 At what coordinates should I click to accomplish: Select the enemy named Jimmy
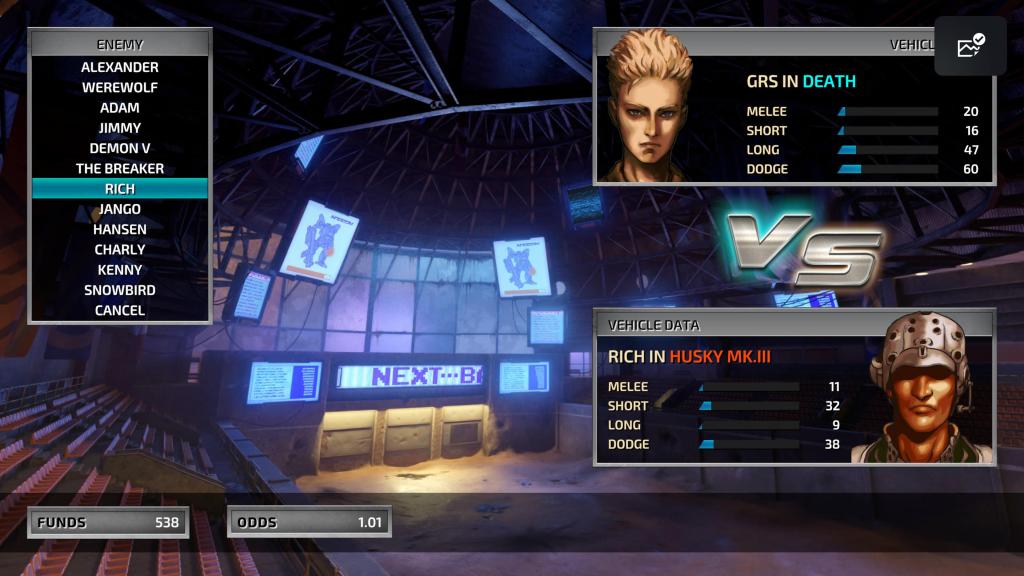[x=120, y=128]
